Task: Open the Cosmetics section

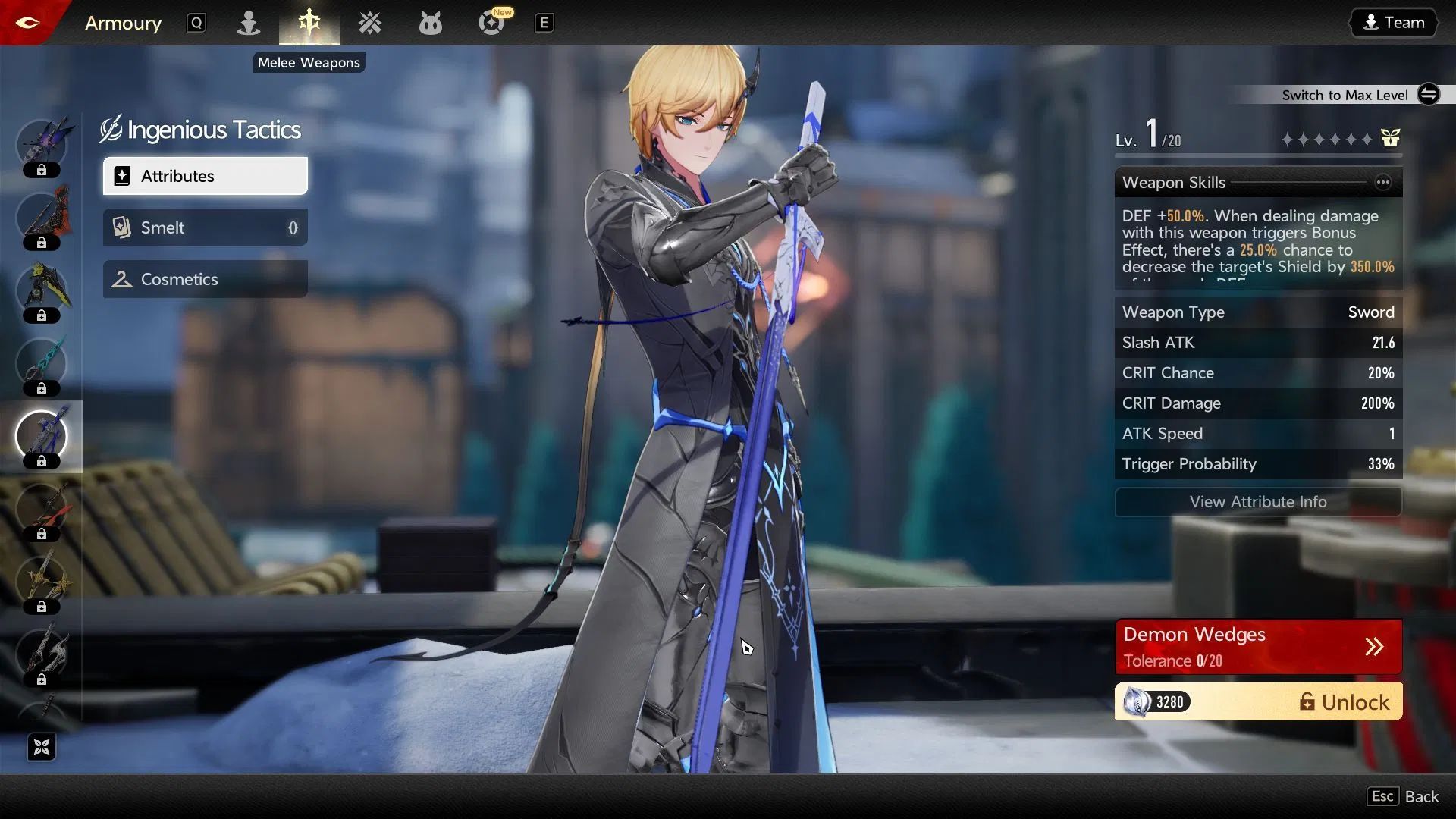Action: (x=206, y=279)
